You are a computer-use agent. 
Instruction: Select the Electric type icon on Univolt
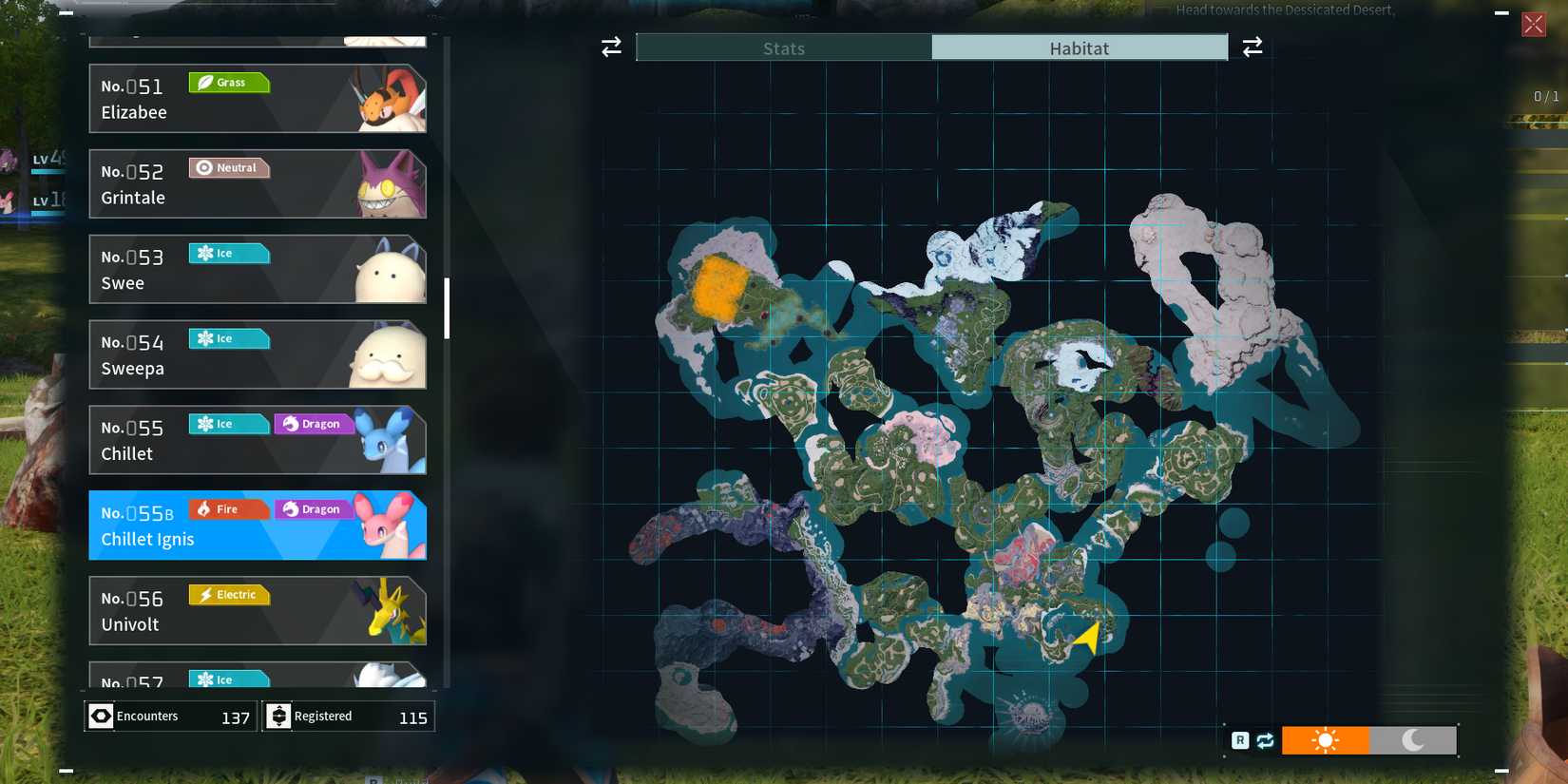pos(228,594)
